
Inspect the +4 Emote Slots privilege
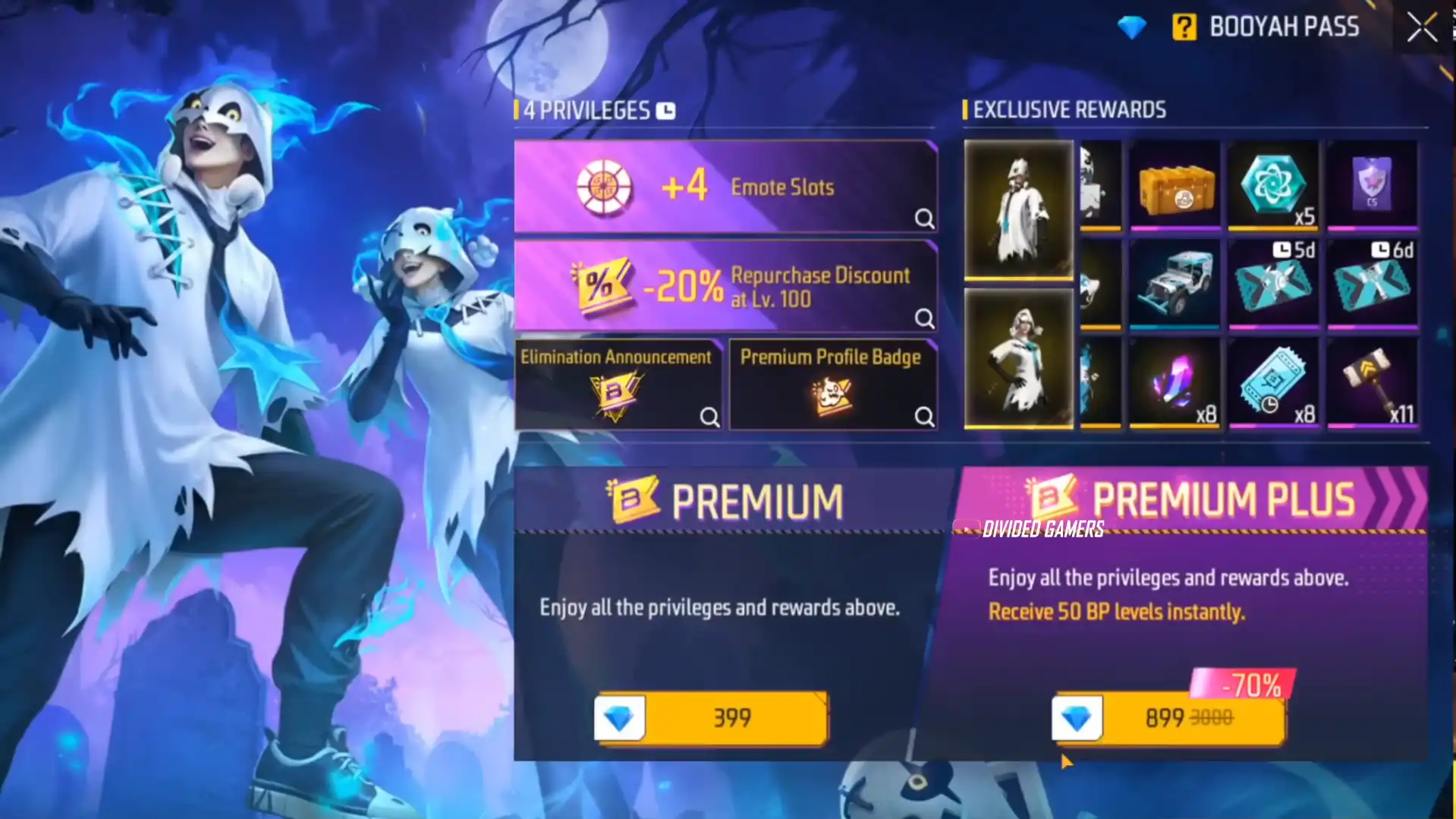pyautogui.click(x=923, y=219)
